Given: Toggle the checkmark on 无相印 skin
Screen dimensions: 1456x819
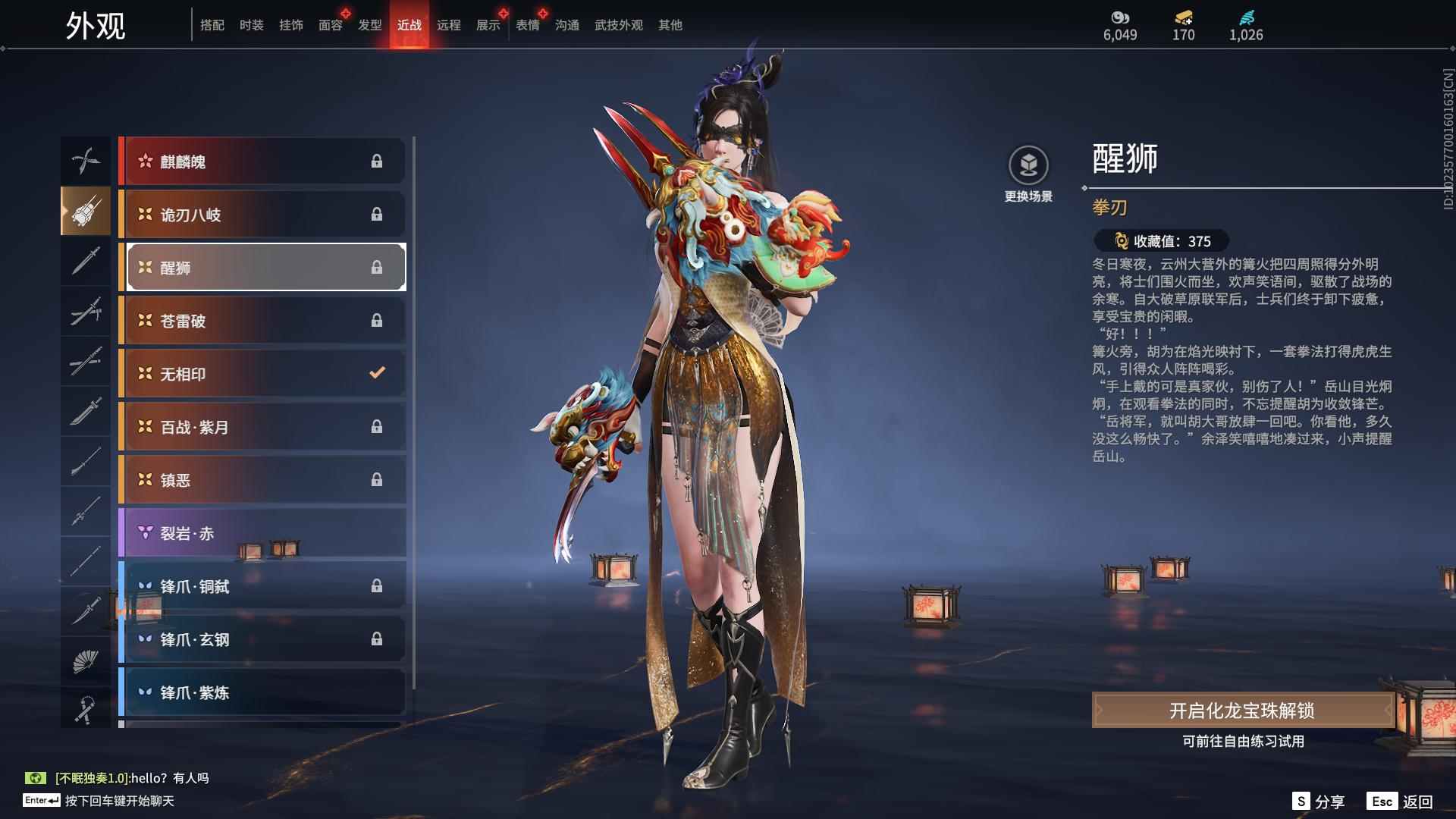Looking at the screenshot, I should [x=375, y=373].
